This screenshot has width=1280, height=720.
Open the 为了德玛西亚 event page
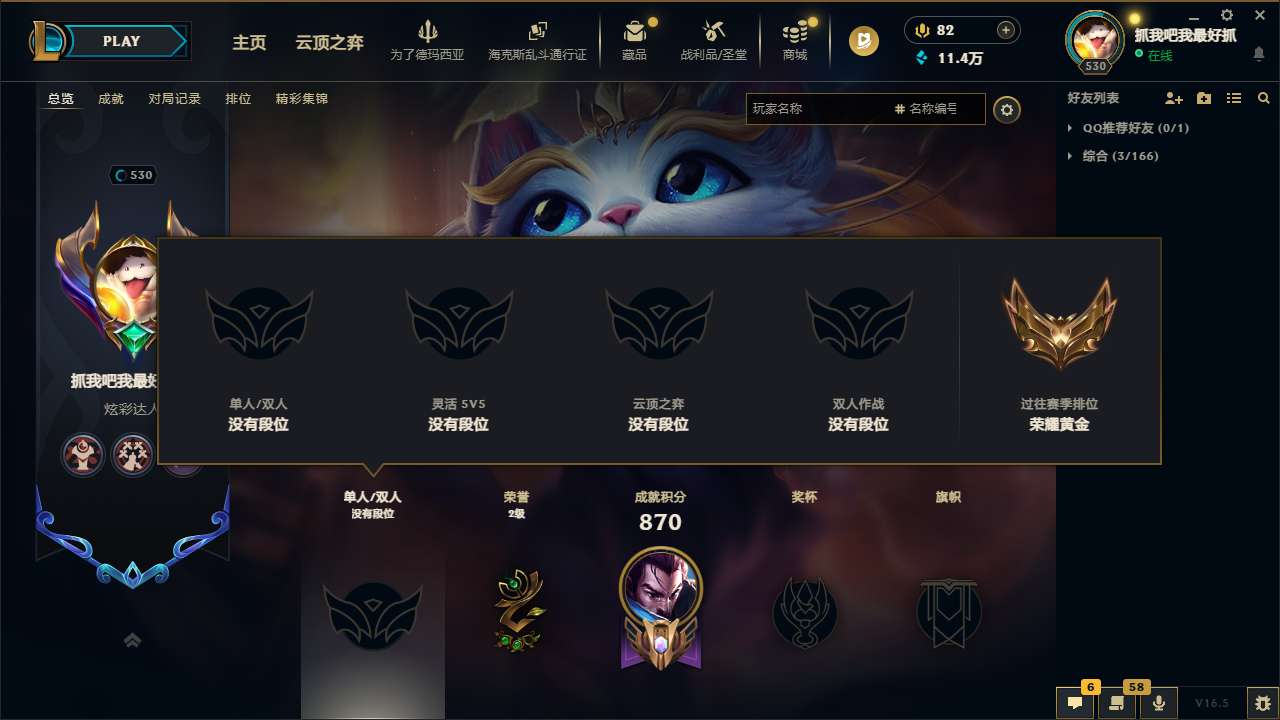point(430,40)
